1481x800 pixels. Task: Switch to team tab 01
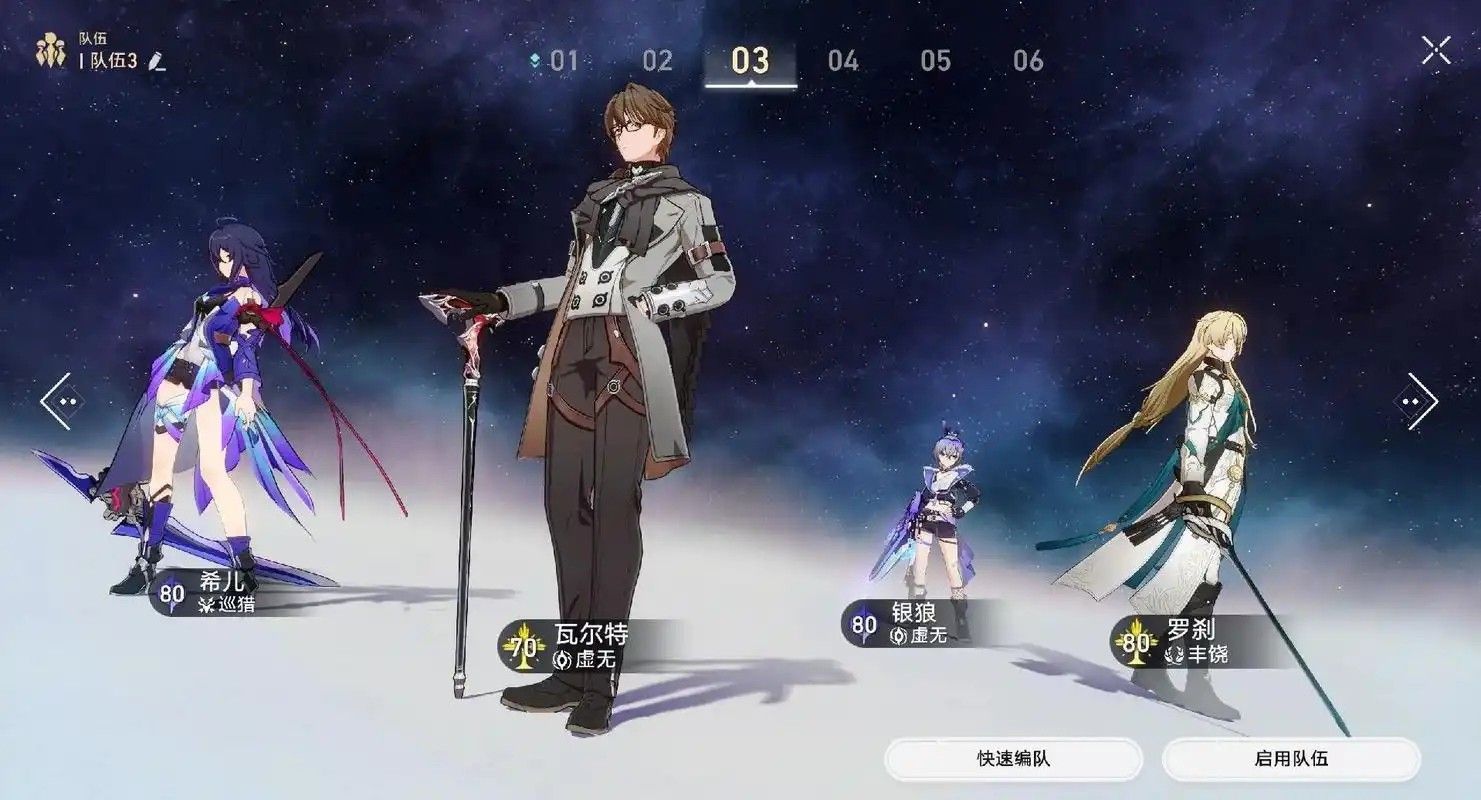click(566, 60)
